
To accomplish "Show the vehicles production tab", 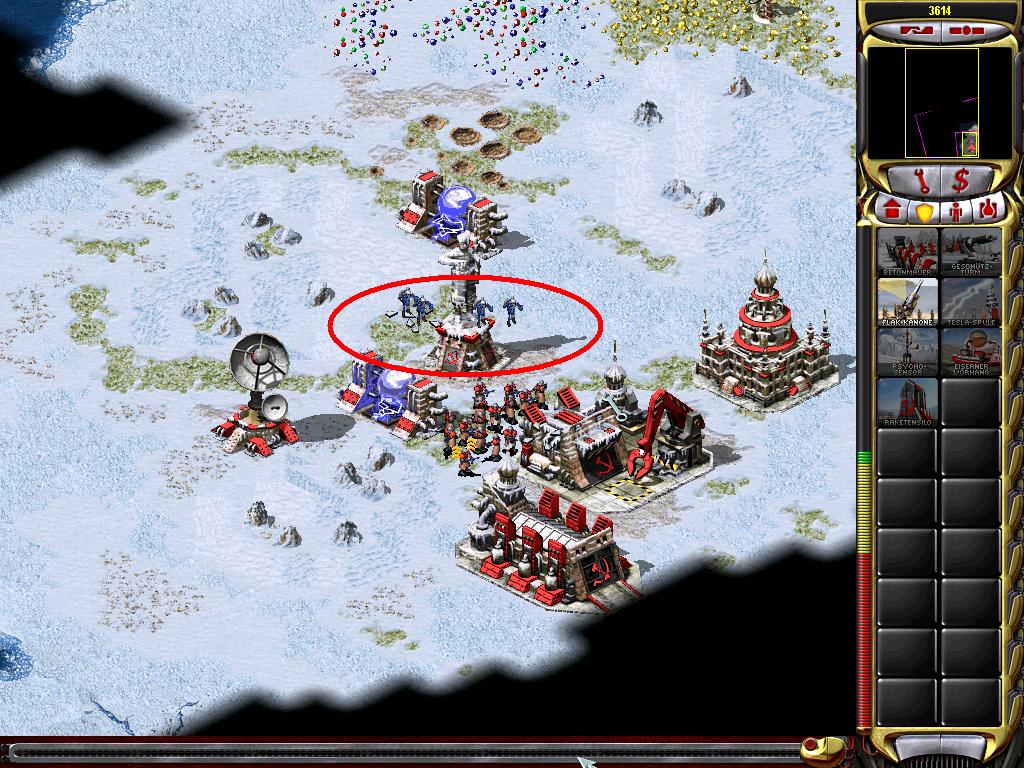I will [988, 211].
